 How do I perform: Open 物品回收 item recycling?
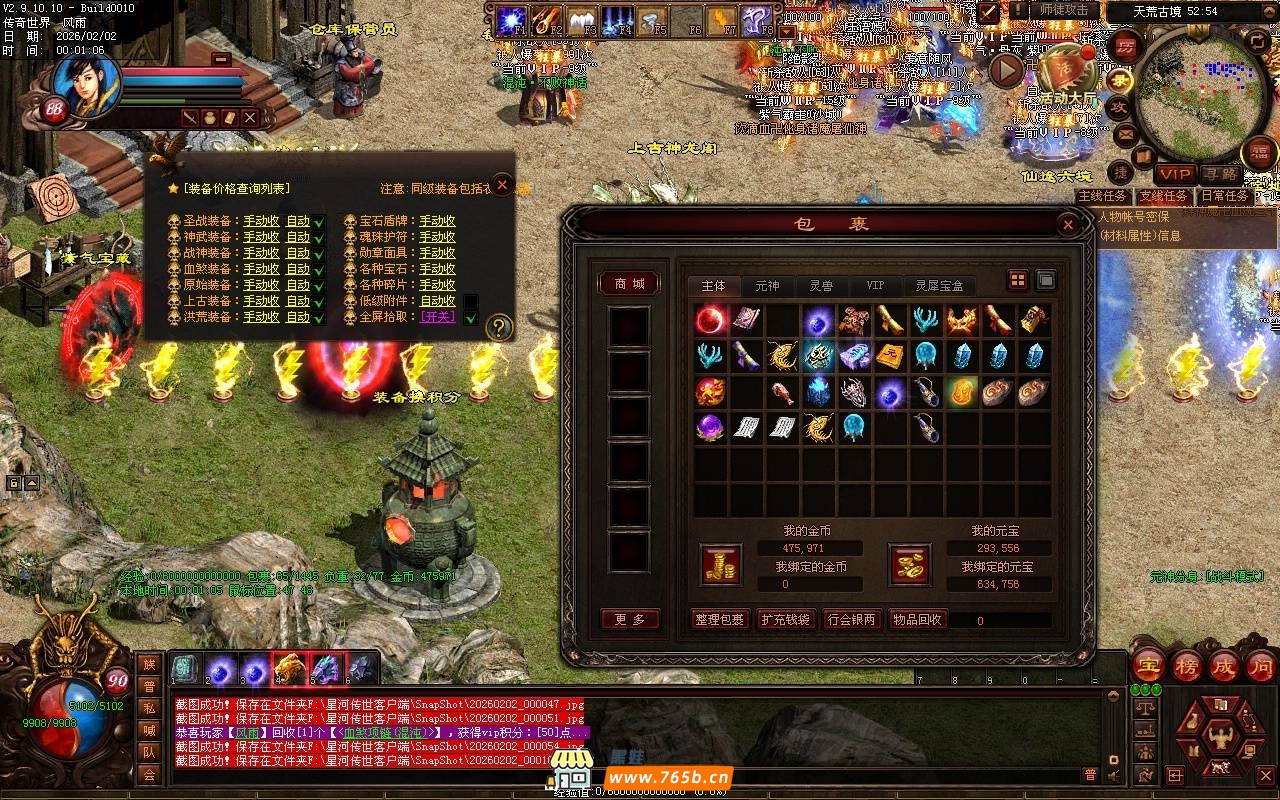[917, 620]
